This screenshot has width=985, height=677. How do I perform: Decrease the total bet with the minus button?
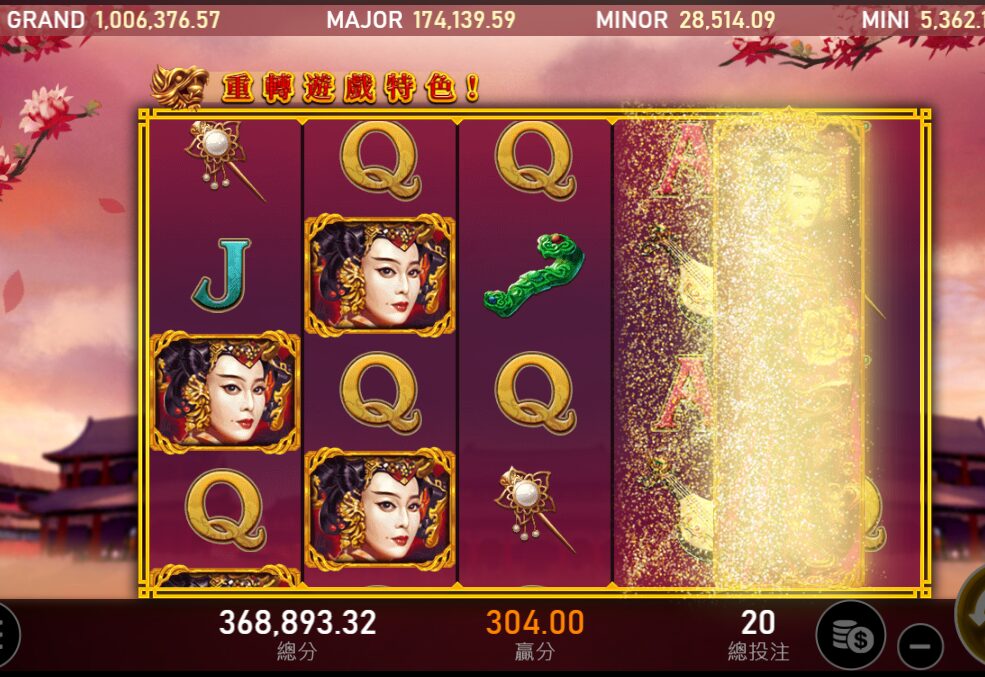point(920,645)
